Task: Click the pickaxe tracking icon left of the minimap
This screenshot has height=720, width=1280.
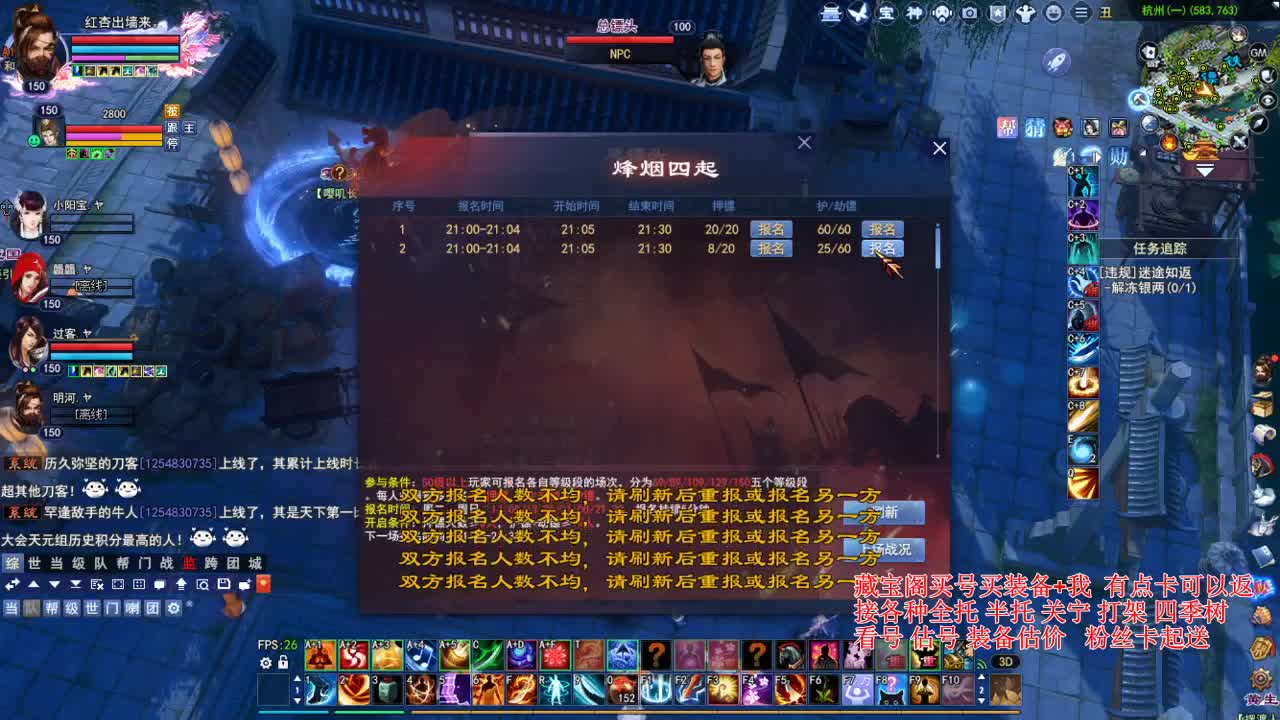Action: pos(1139,99)
